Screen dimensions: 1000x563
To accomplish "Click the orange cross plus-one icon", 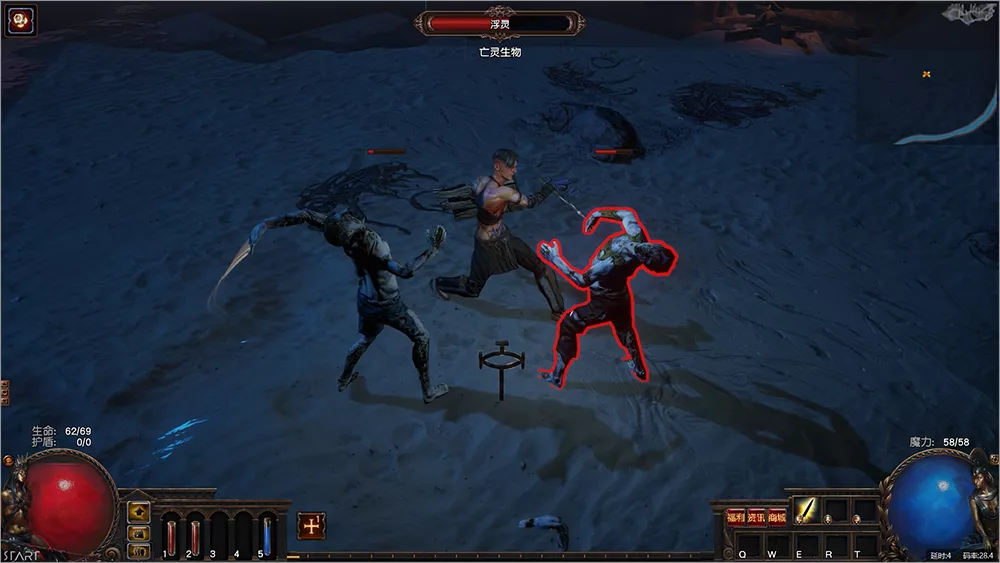I will 311,526.
